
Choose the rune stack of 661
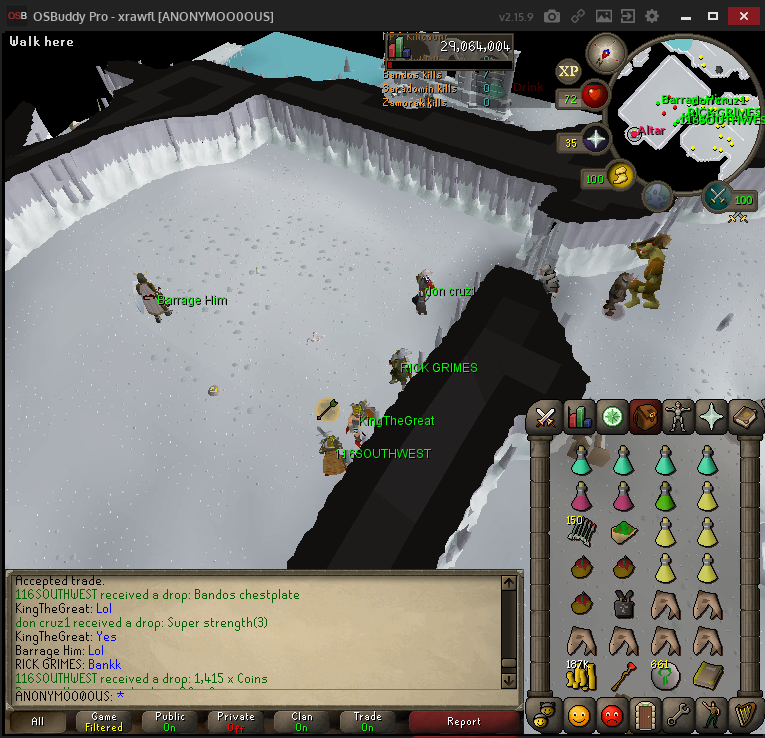[x=665, y=677]
